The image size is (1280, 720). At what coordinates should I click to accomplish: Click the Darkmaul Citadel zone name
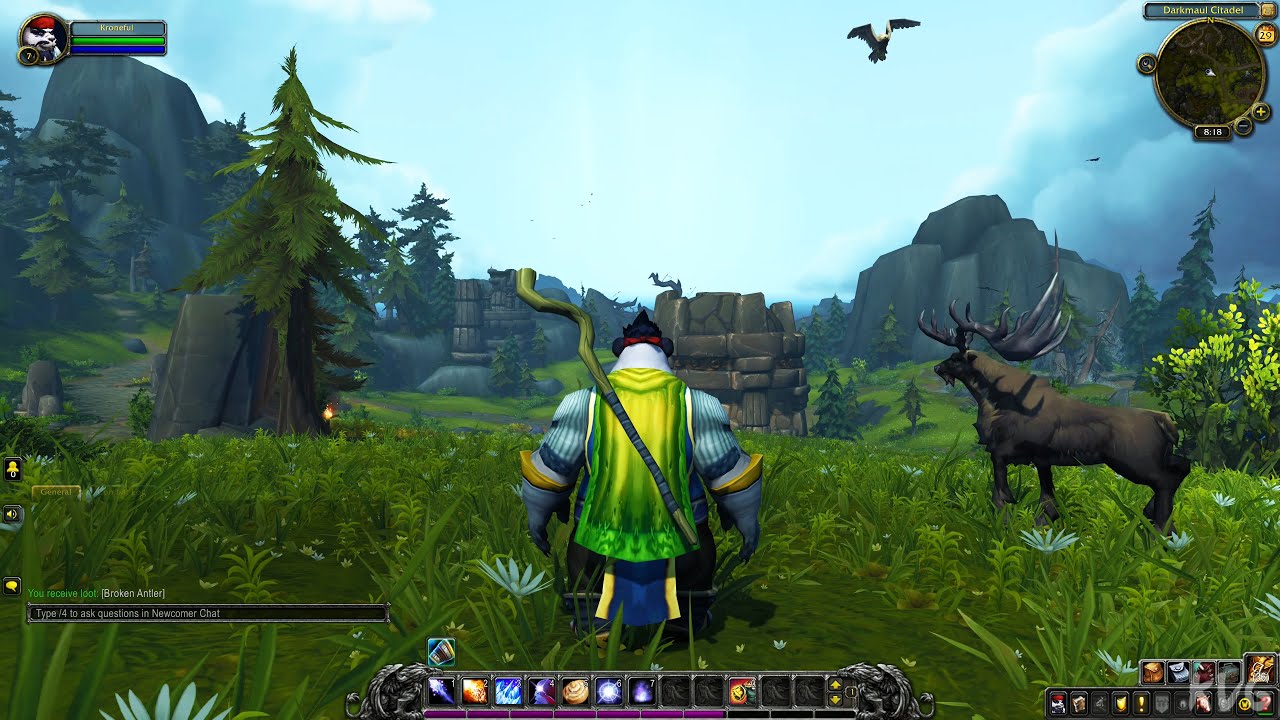coord(1205,9)
